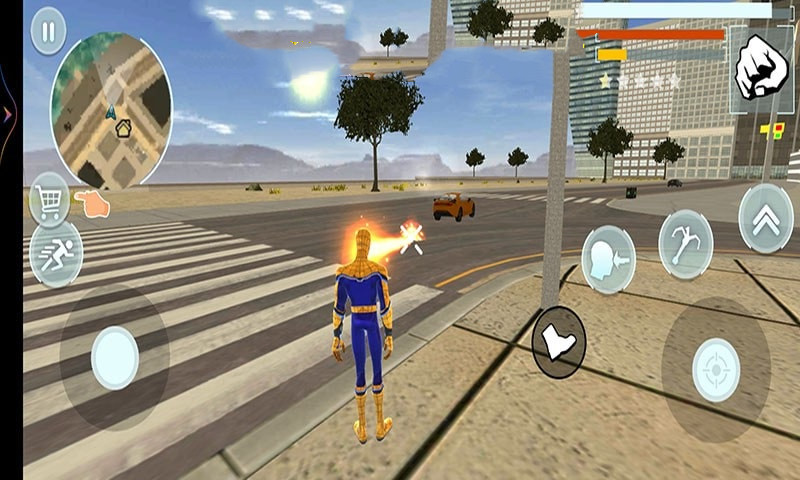Image resolution: width=800 pixels, height=480 pixels.
Task: Use the web swing hook ability
Action: (685, 243)
